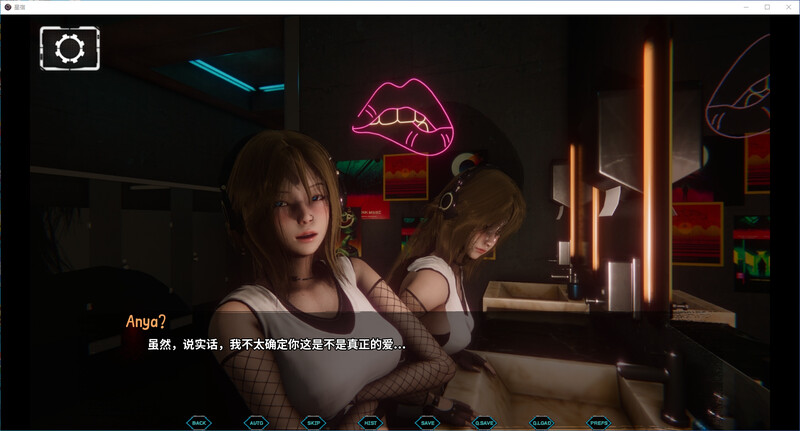Close the game window

point(786,6)
